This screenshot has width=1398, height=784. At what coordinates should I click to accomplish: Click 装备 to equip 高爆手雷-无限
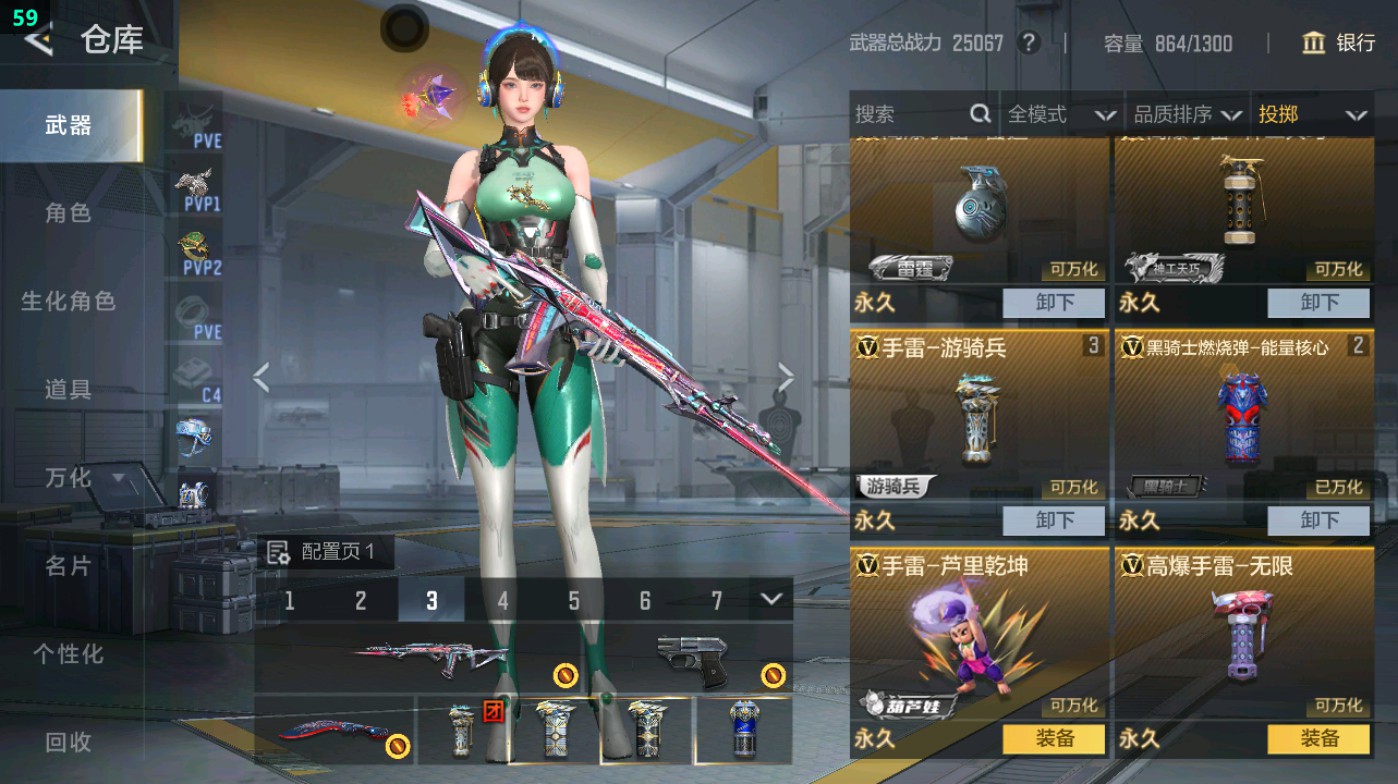(1318, 739)
